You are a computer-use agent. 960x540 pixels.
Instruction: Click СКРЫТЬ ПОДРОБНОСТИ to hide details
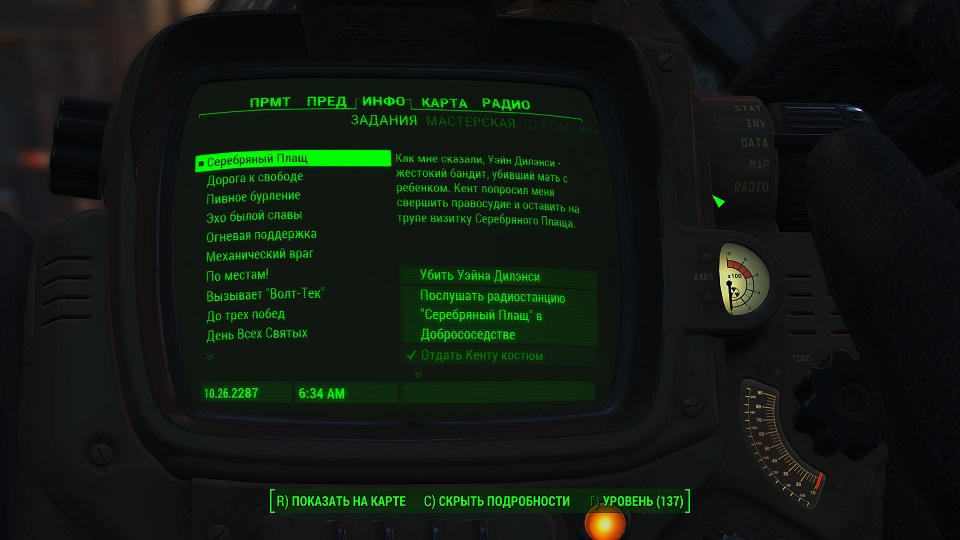[x=496, y=501]
